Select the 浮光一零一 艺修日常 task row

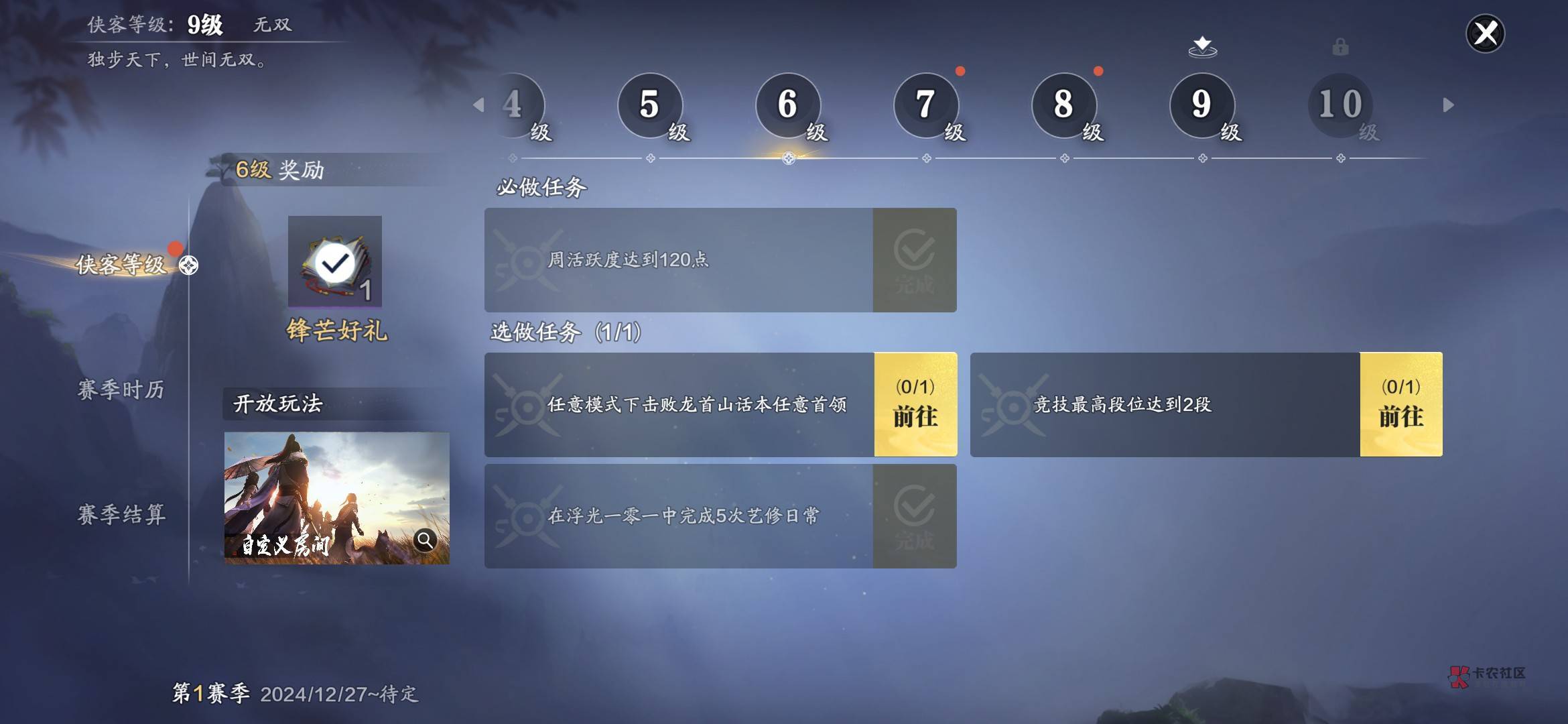click(x=678, y=516)
